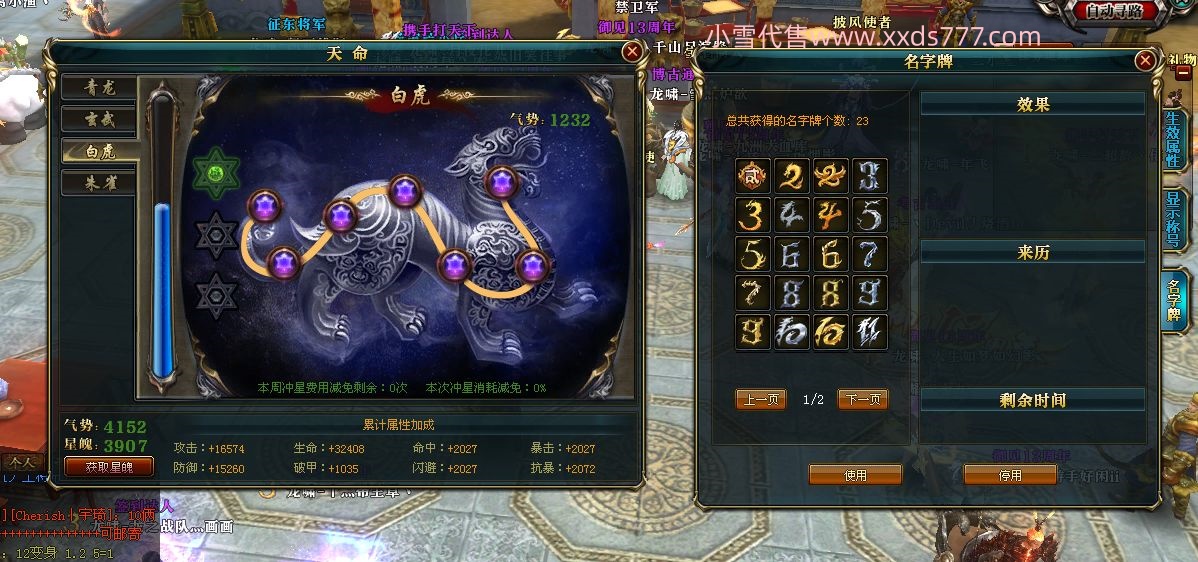1198x562 pixels.
Task: Close the 天命 window
Action: point(631,52)
